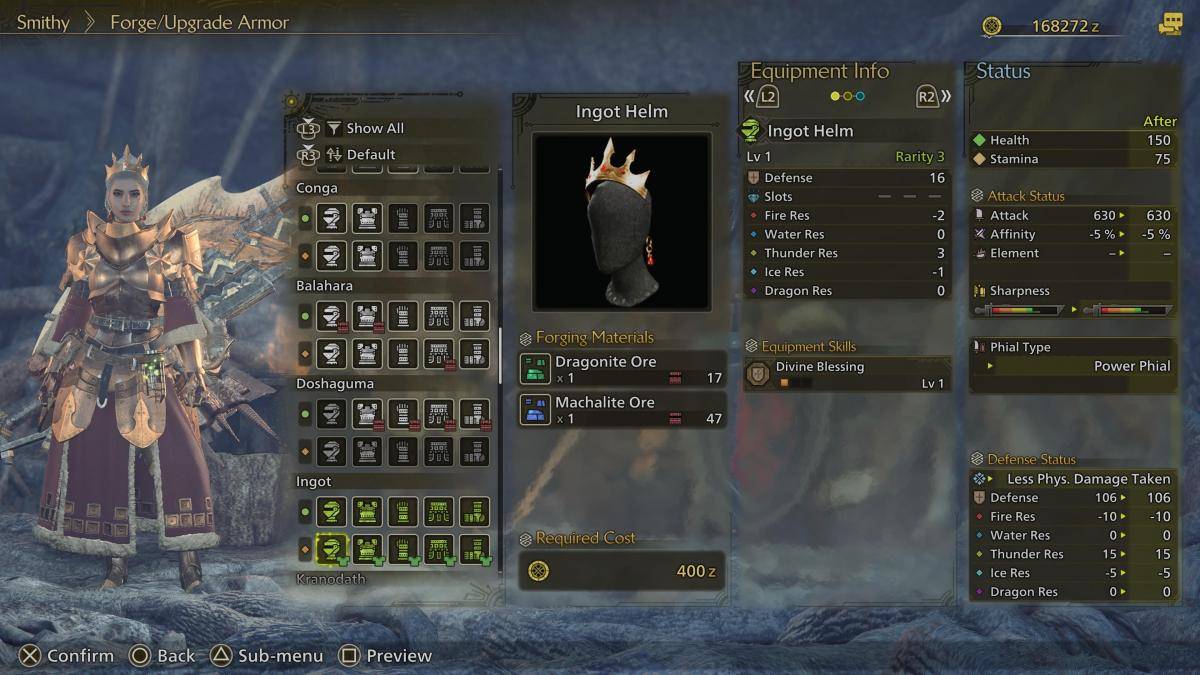Image resolution: width=1200 pixels, height=675 pixels.
Task: Switch to the previous Equipment Info page
Action: coord(763,97)
